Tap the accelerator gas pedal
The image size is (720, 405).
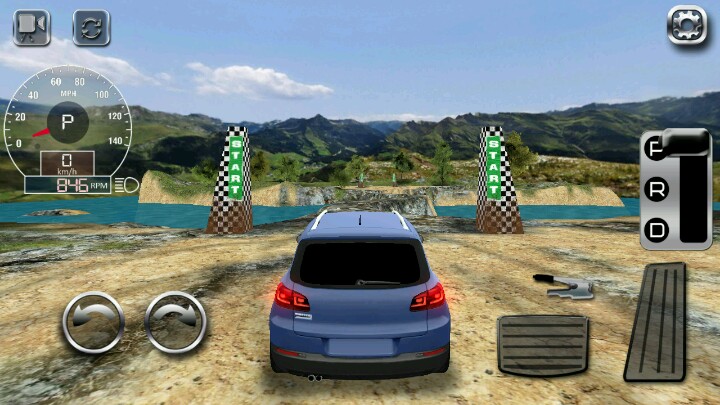coord(656,322)
